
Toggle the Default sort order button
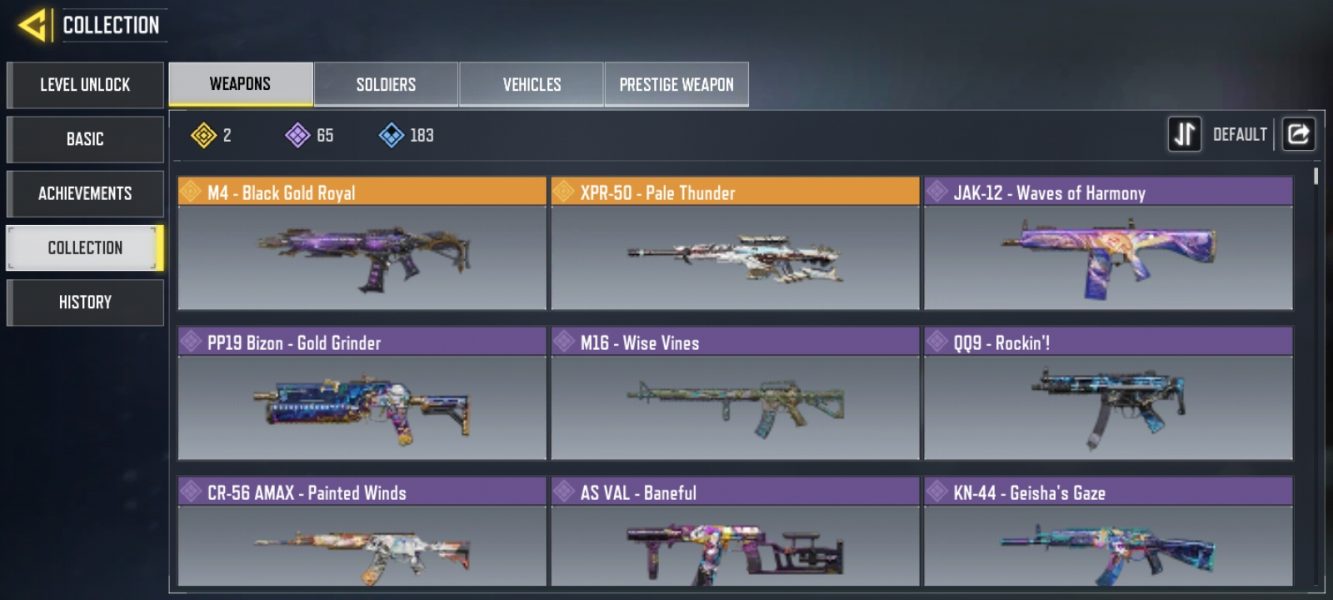click(1185, 134)
